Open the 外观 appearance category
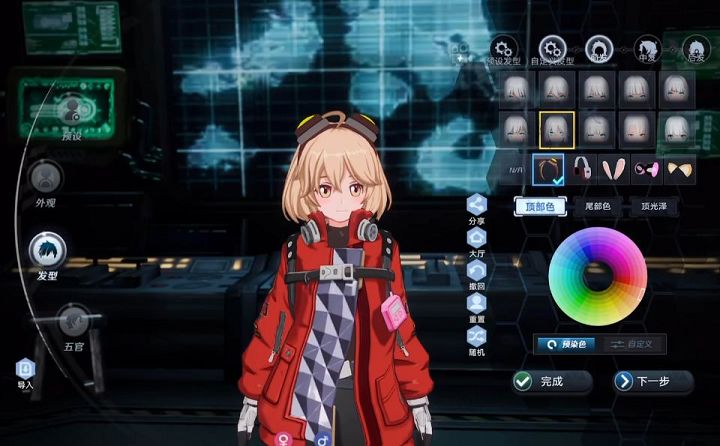Viewport: 720px width, 446px height. tap(45, 178)
